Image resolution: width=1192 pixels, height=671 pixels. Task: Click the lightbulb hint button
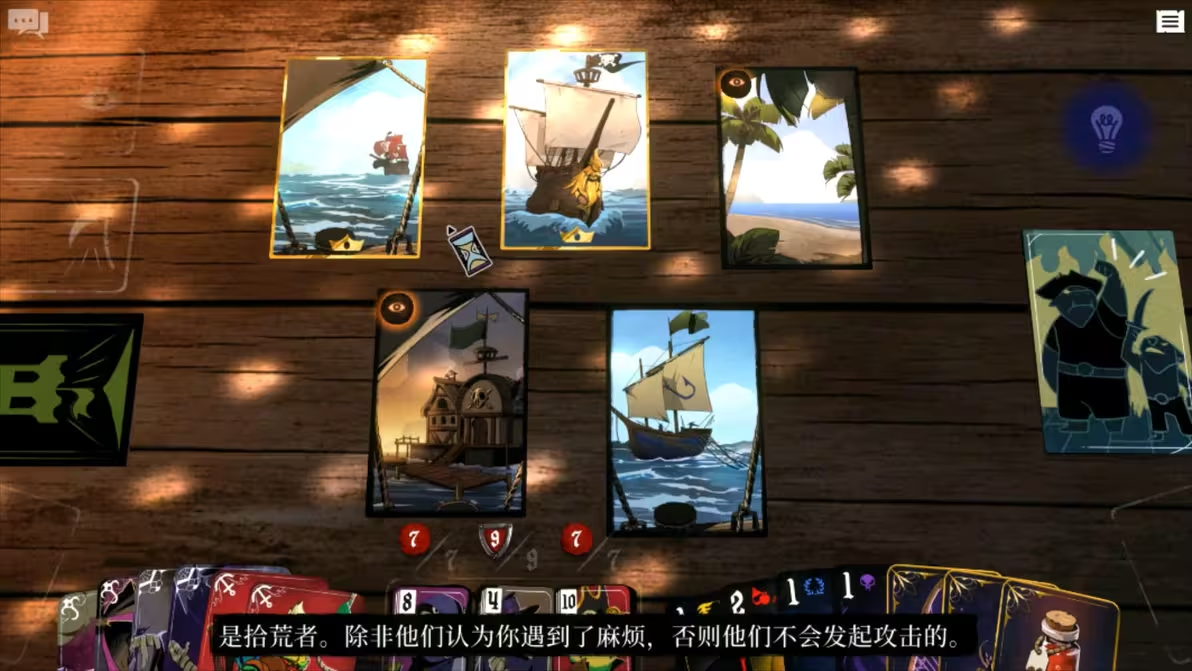[x=1106, y=129]
